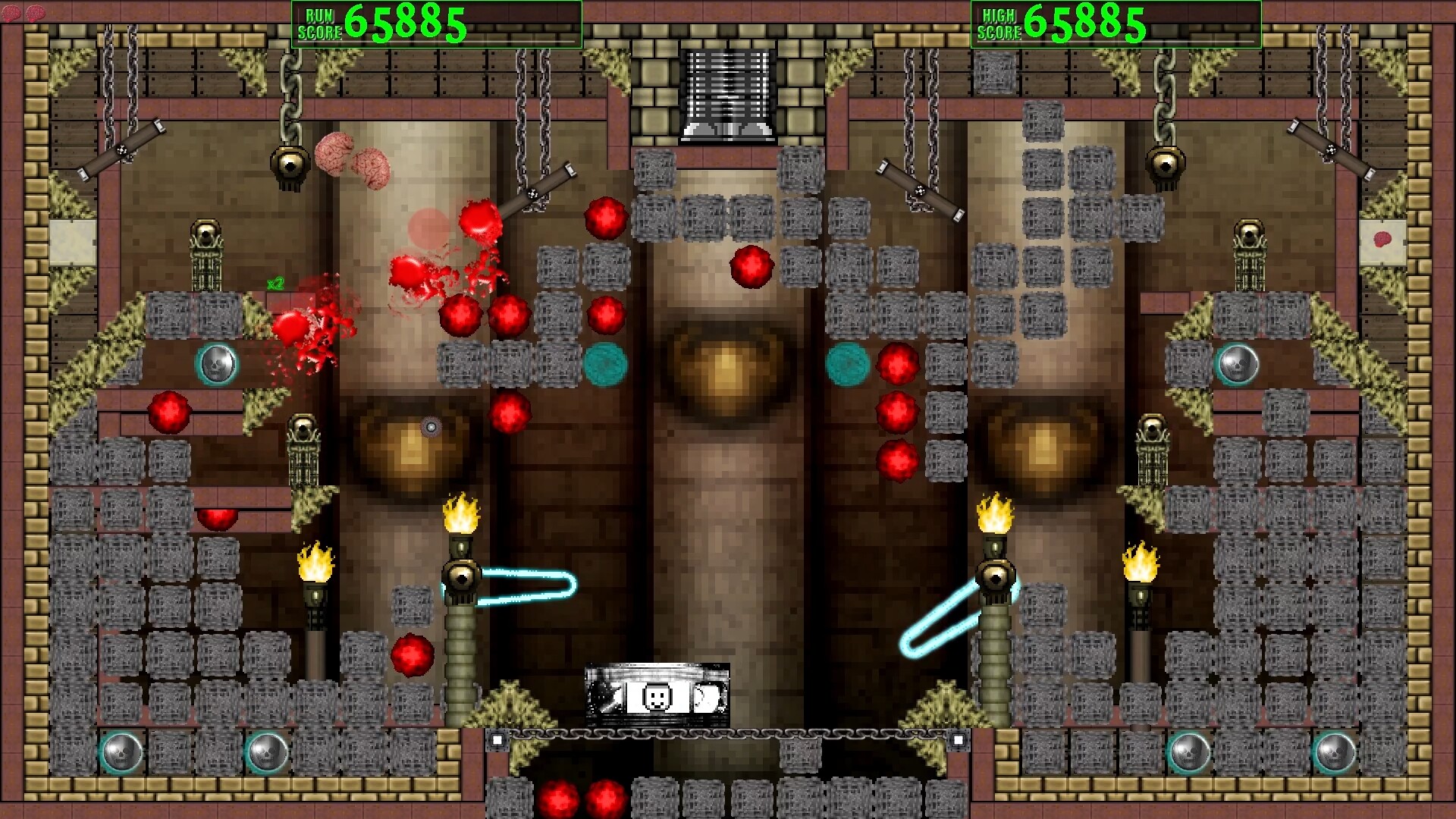Click the floating brain pair near the top left

click(x=353, y=159)
